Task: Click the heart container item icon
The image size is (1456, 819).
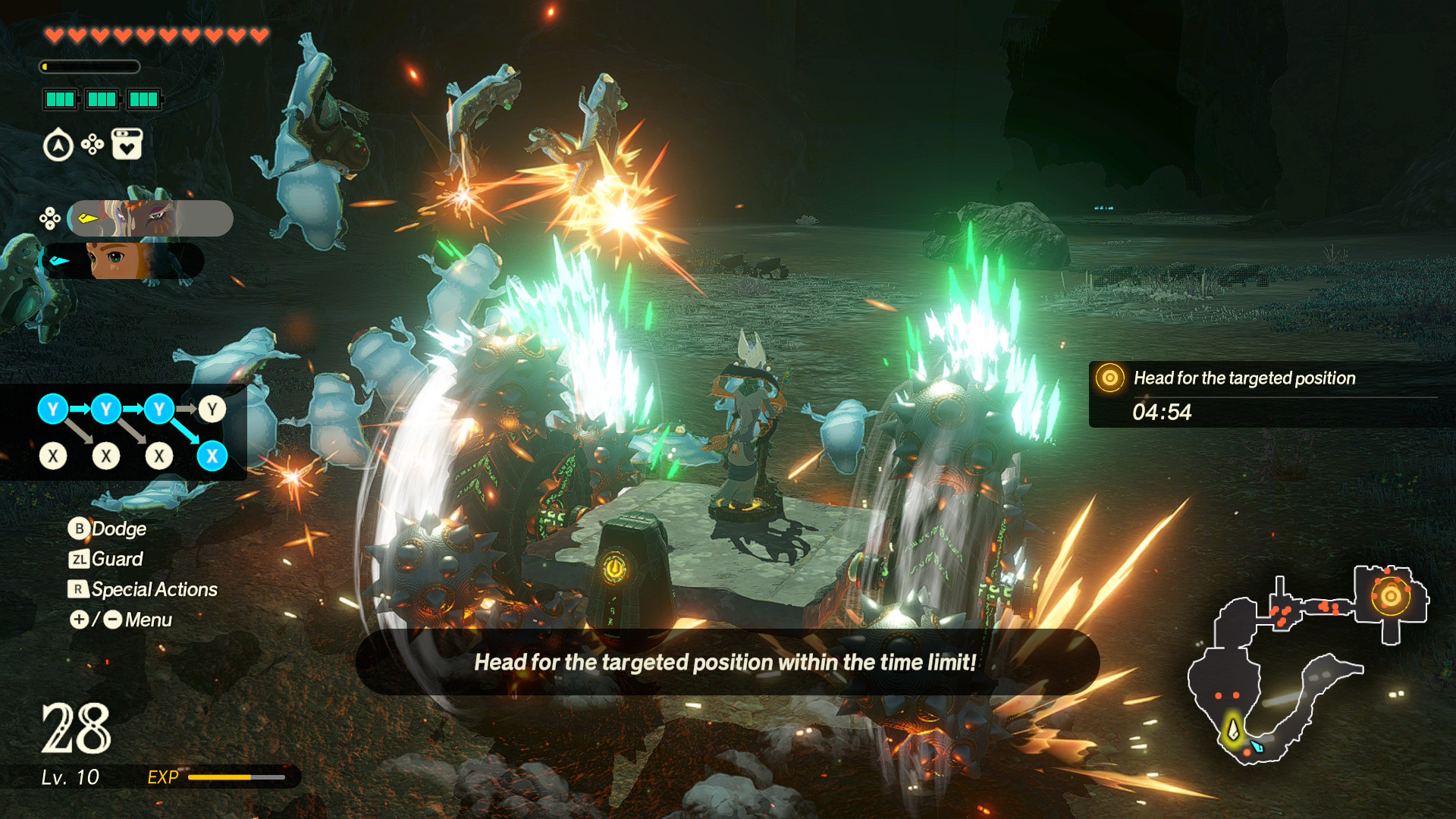Action: point(127,144)
